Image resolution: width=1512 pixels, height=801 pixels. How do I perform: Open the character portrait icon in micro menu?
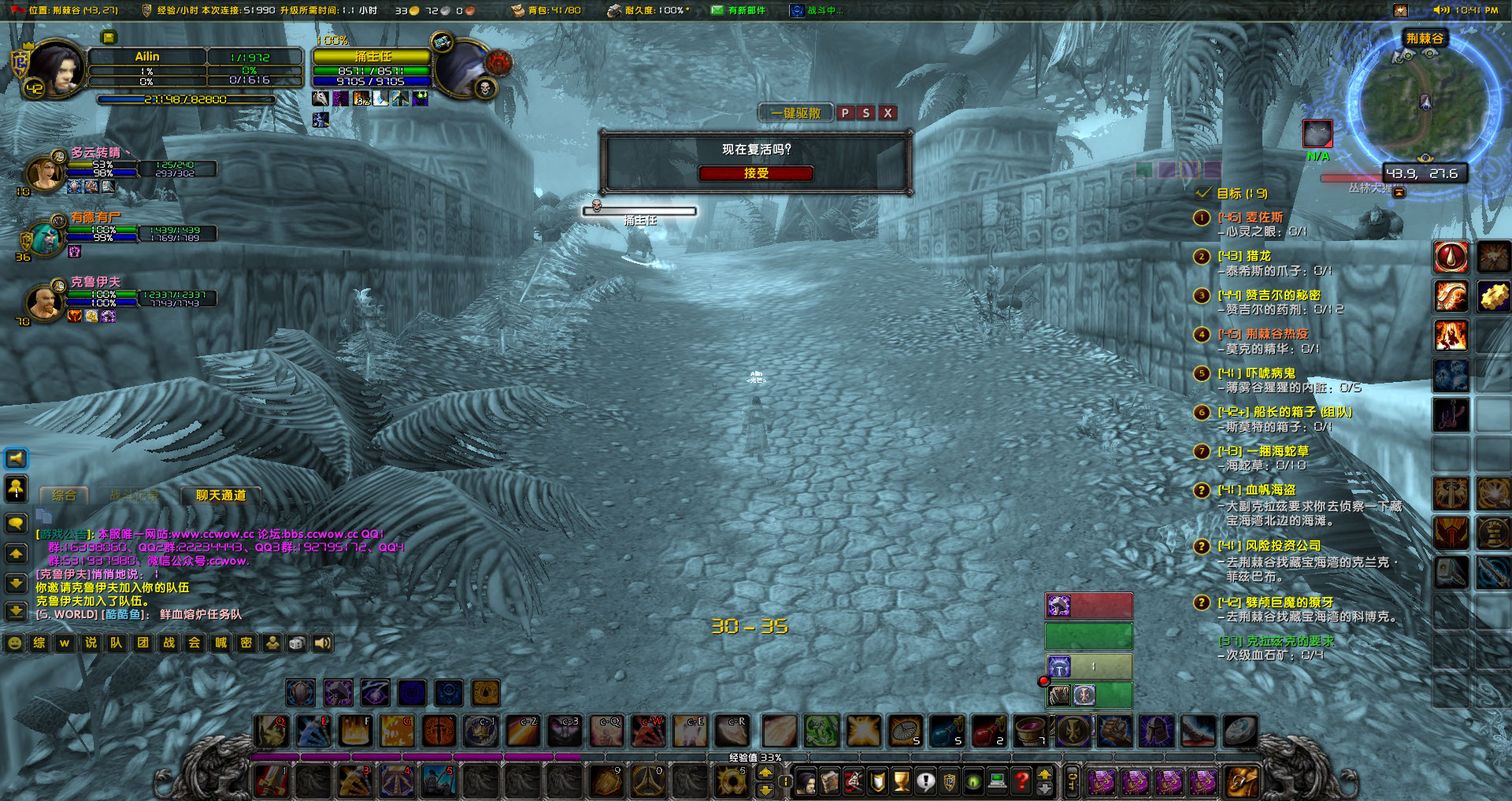tap(807, 780)
